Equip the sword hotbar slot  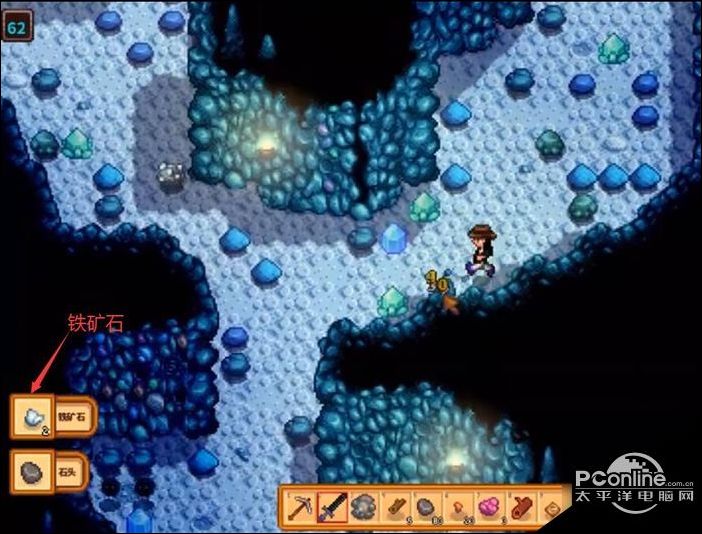[x=332, y=507]
